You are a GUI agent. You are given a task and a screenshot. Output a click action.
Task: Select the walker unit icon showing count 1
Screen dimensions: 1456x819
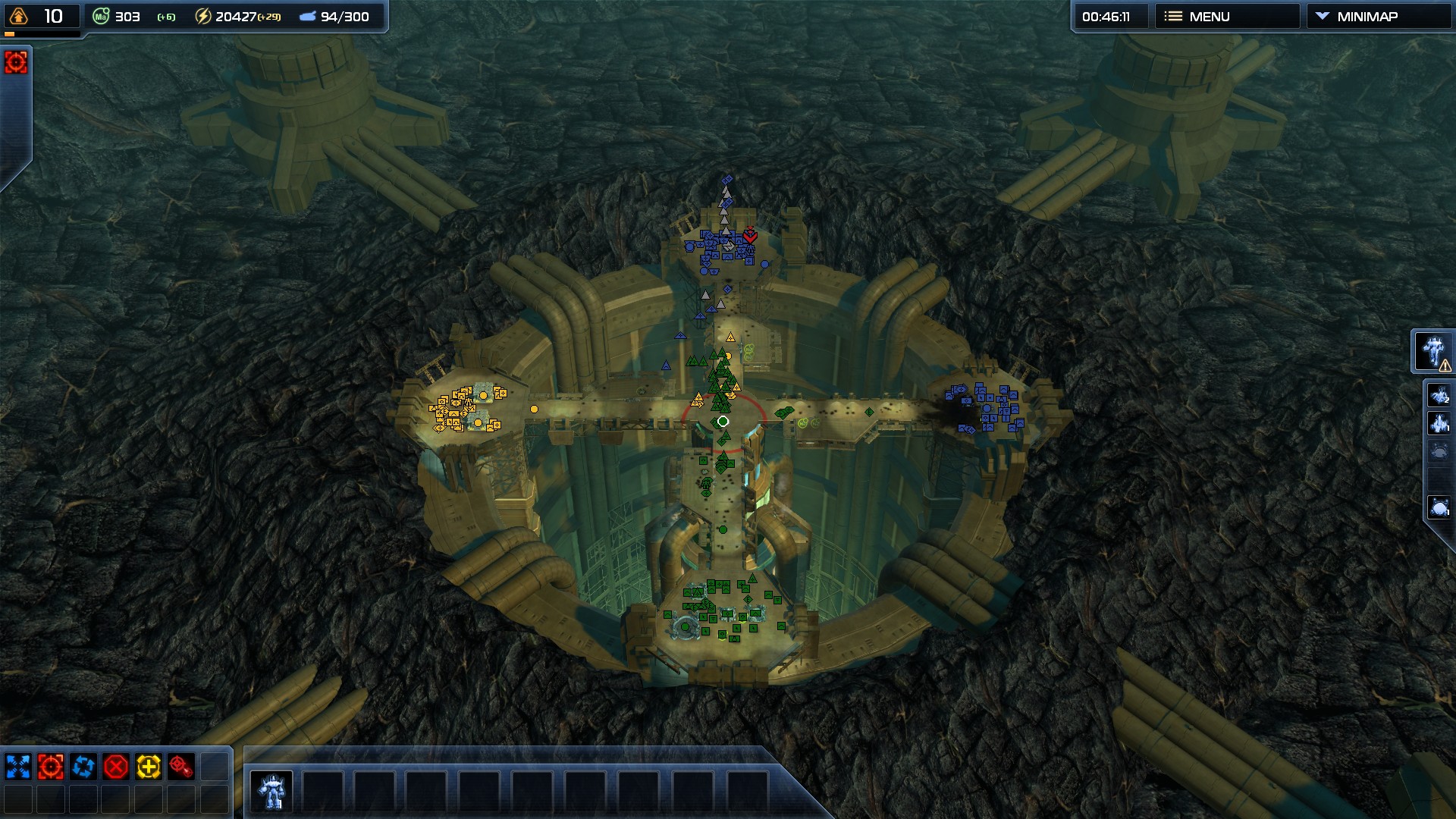(x=1439, y=423)
